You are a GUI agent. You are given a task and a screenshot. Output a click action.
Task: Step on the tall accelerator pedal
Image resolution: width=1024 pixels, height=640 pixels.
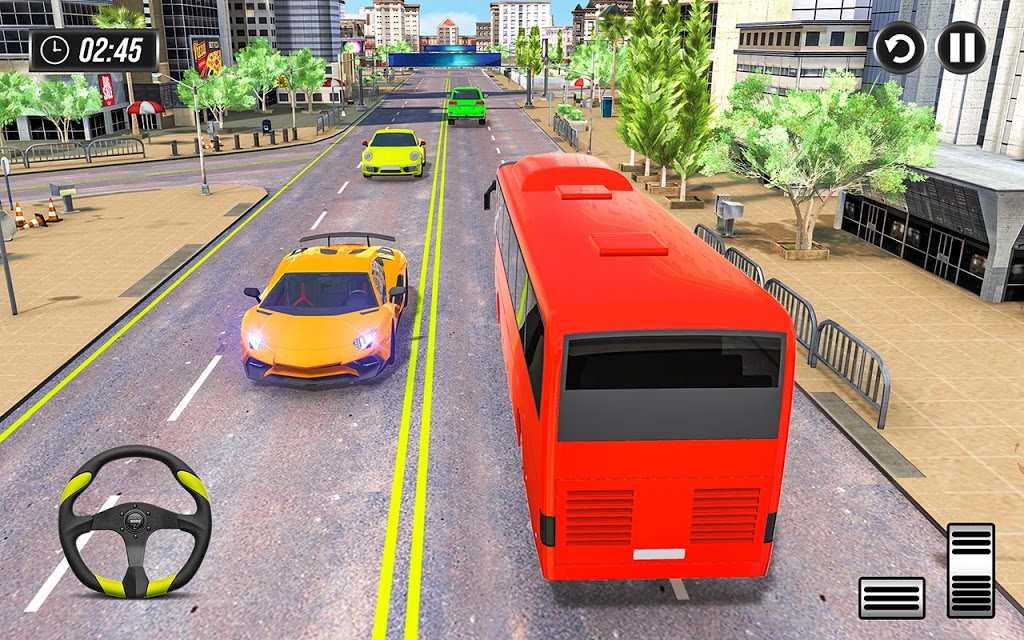pyautogui.click(x=970, y=570)
